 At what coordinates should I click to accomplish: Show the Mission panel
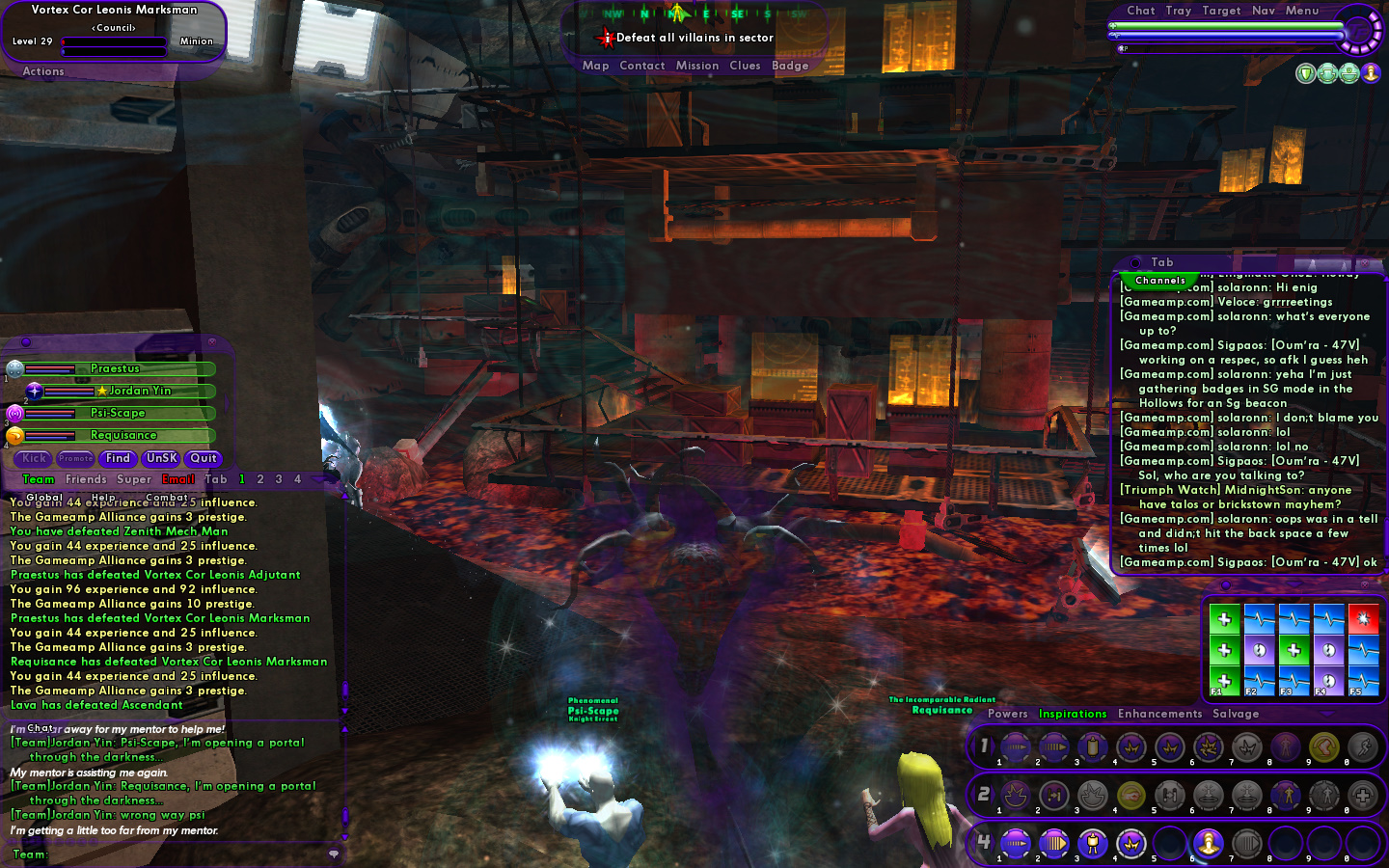point(696,66)
